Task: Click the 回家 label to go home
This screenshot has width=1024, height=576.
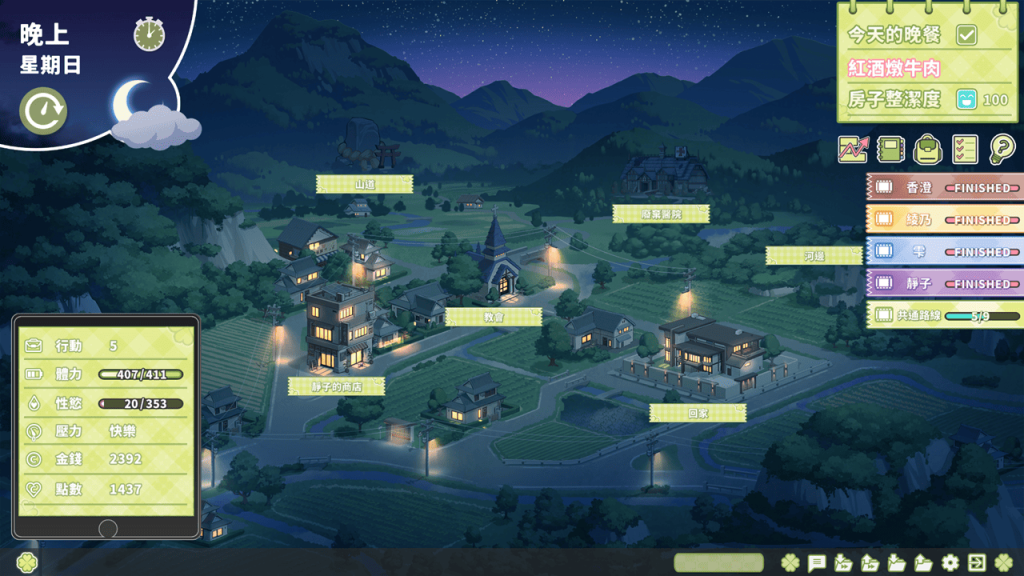Action: [697, 413]
